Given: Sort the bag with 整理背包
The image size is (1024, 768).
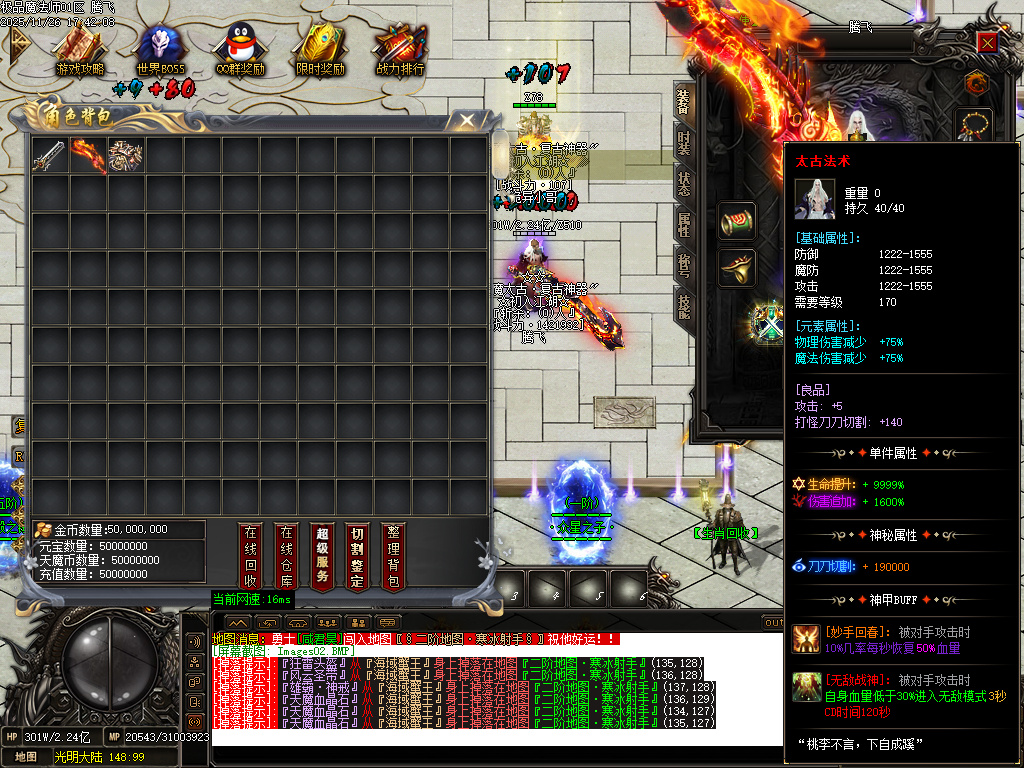Looking at the screenshot, I should [x=393, y=556].
